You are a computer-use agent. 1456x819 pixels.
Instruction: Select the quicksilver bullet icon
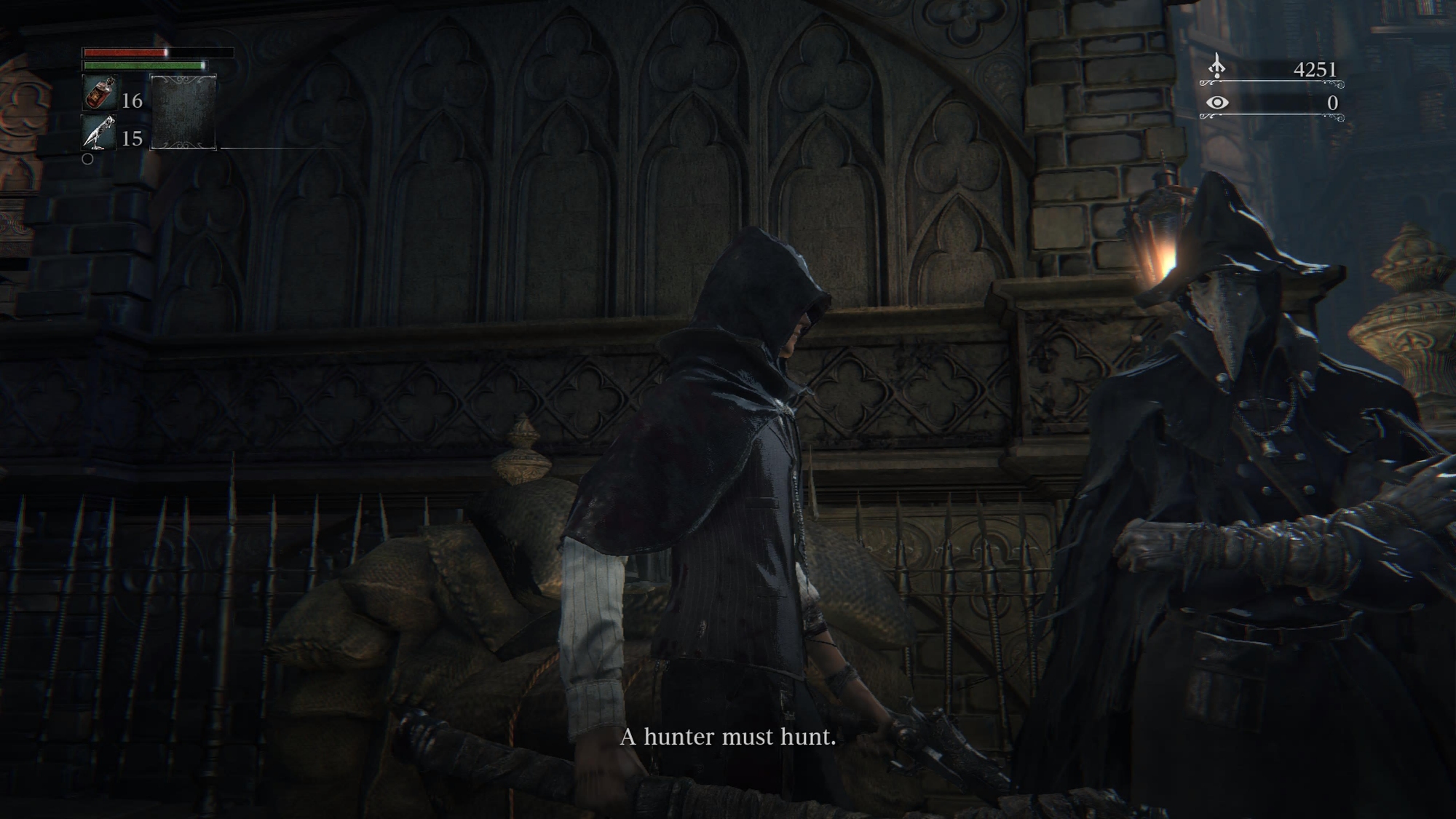coord(99,132)
